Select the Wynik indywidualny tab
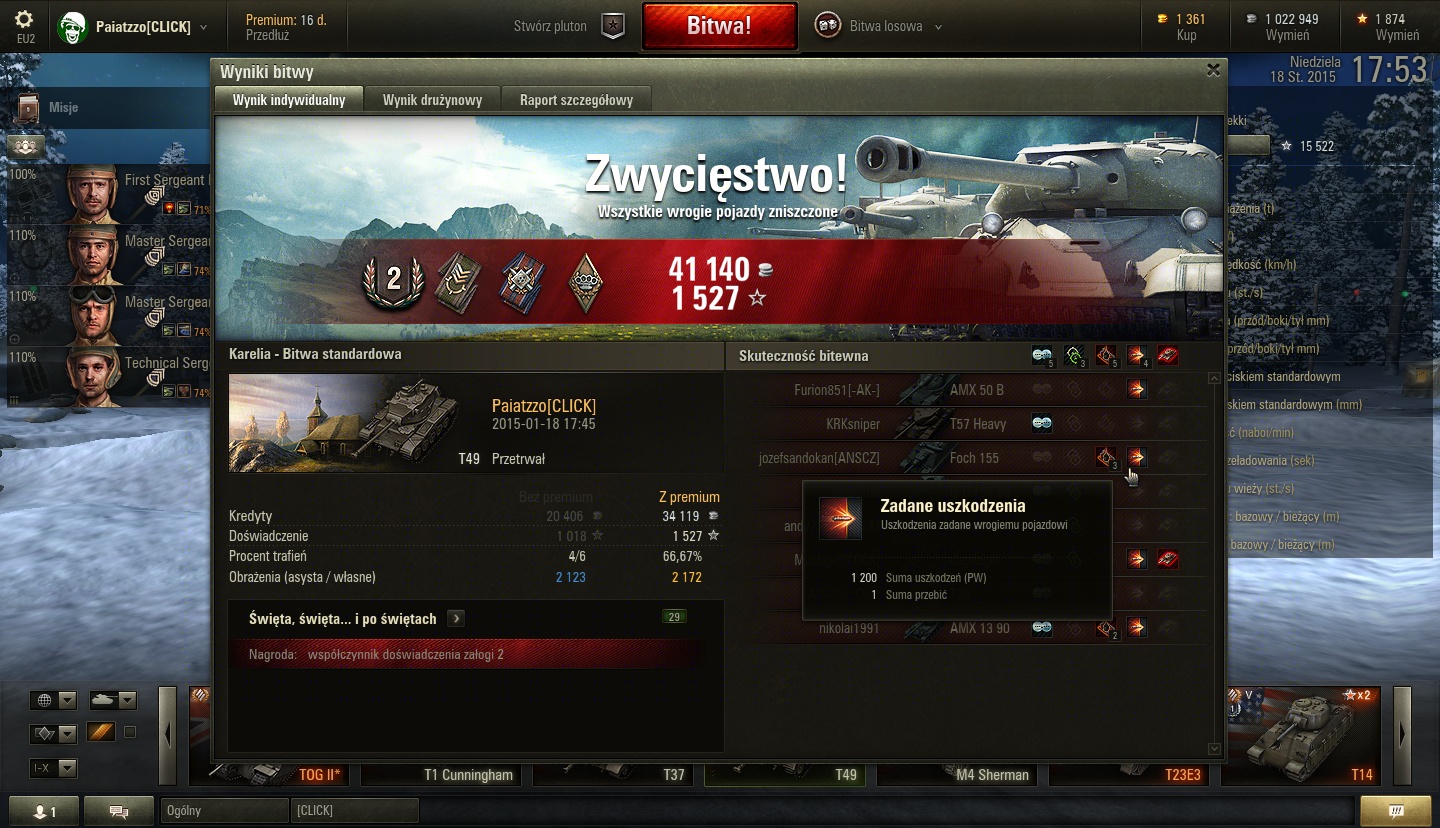This screenshot has width=1440, height=828. 289,100
